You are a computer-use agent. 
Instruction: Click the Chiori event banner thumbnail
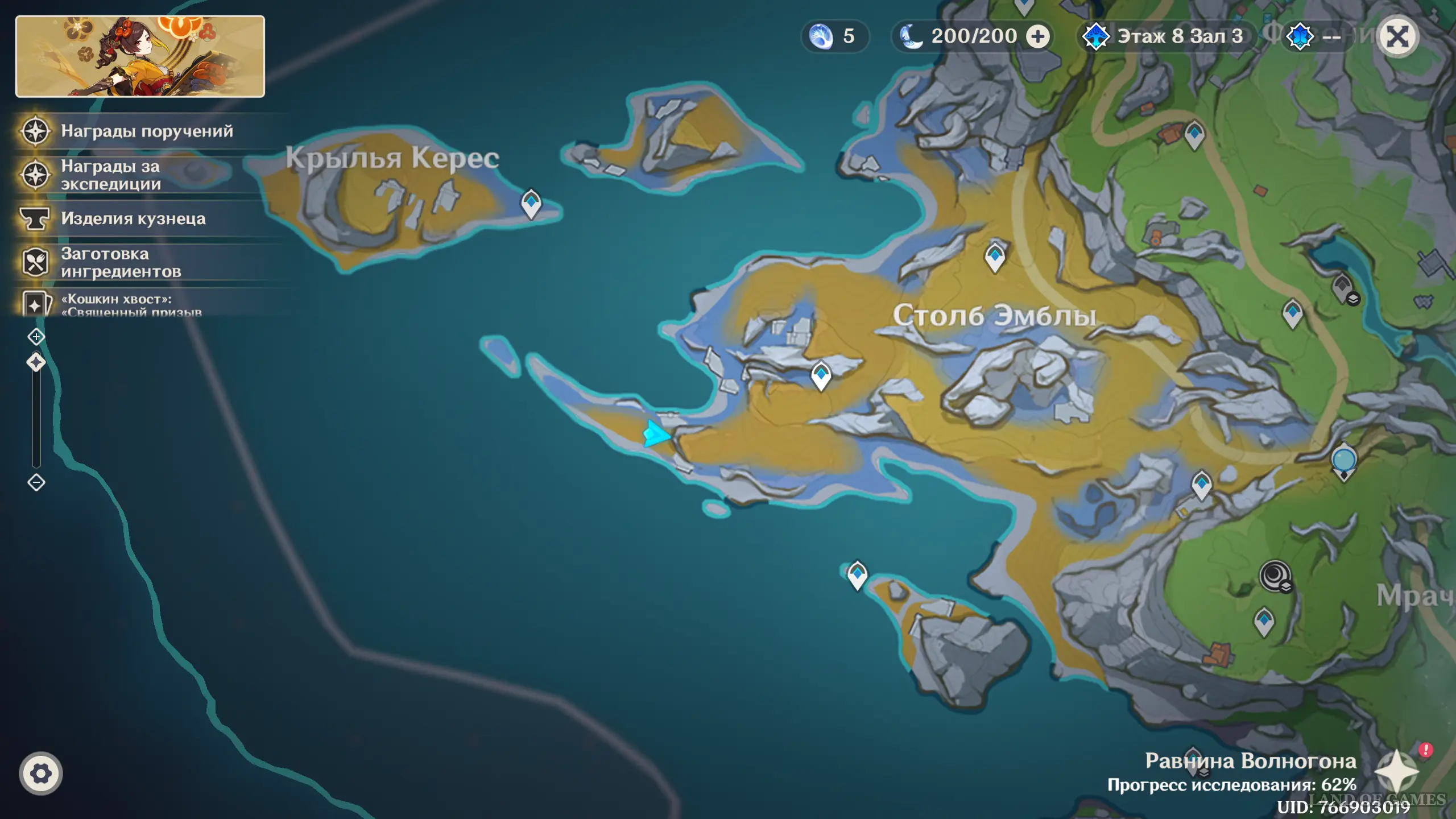(x=140, y=56)
